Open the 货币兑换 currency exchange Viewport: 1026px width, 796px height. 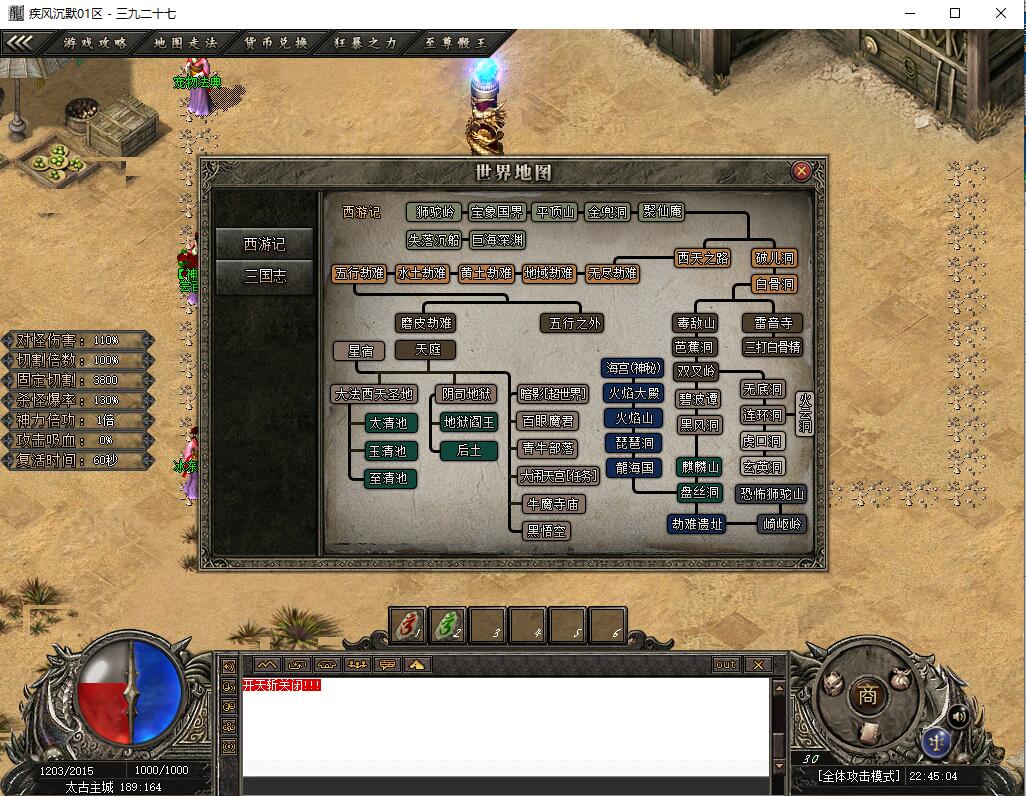click(275, 43)
